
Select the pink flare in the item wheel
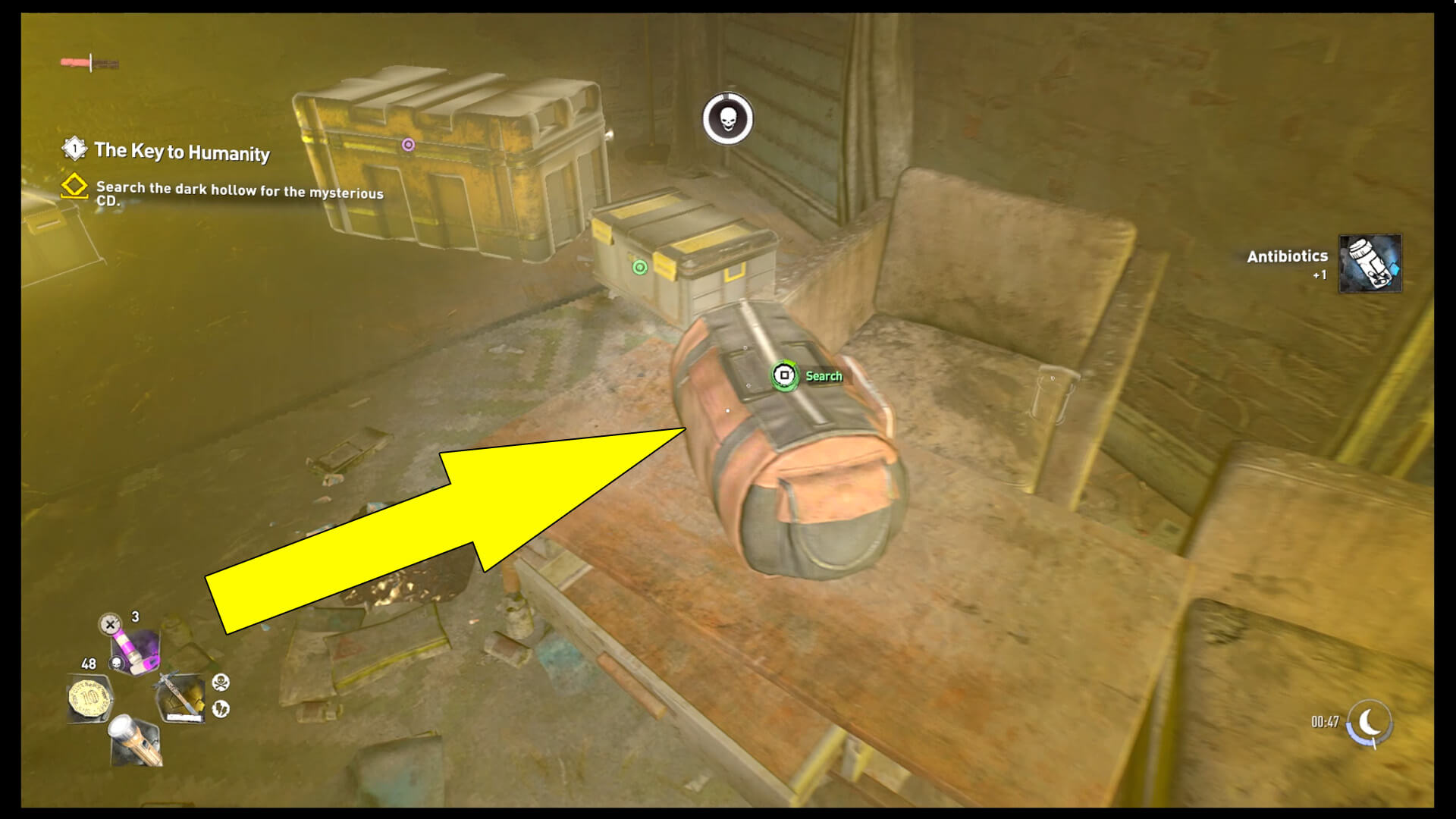point(135,648)
